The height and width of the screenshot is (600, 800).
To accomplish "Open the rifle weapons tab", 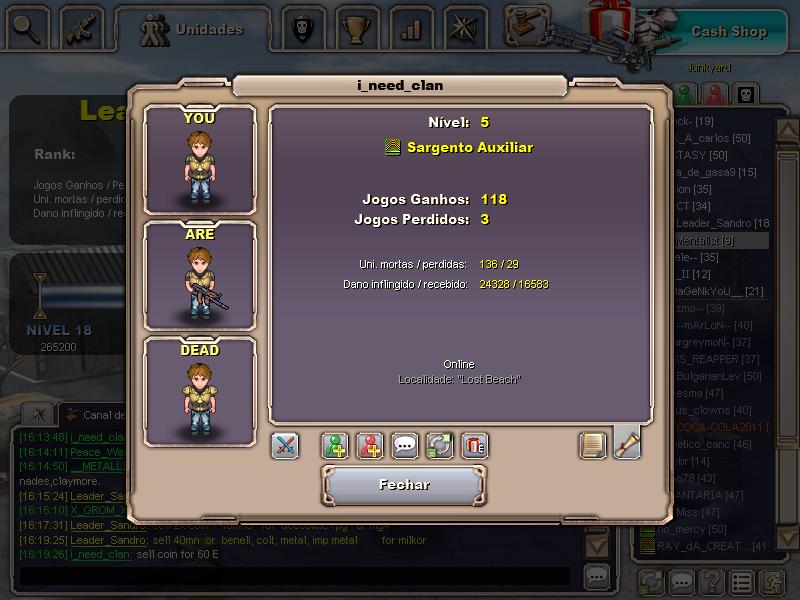I will pos(82,28).
